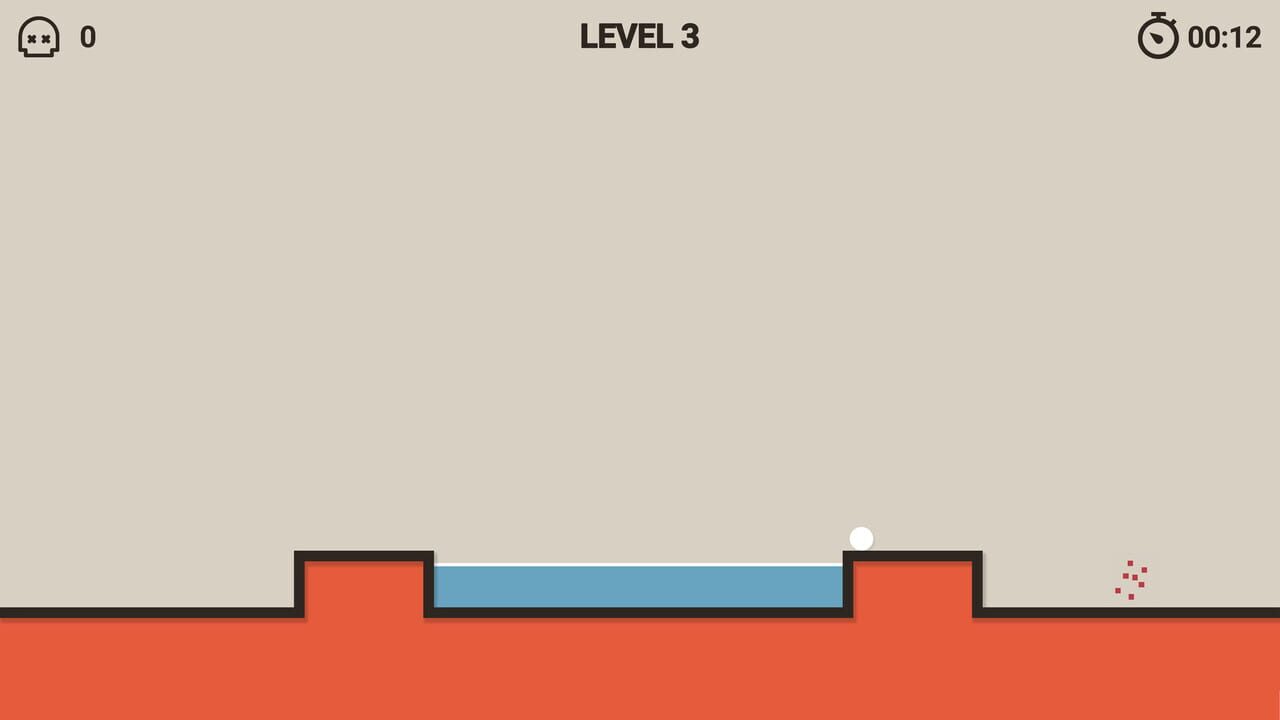Select the white ball character
Image resolution: width=1280 pixels, height=720 pixels.
pos(861,538)
